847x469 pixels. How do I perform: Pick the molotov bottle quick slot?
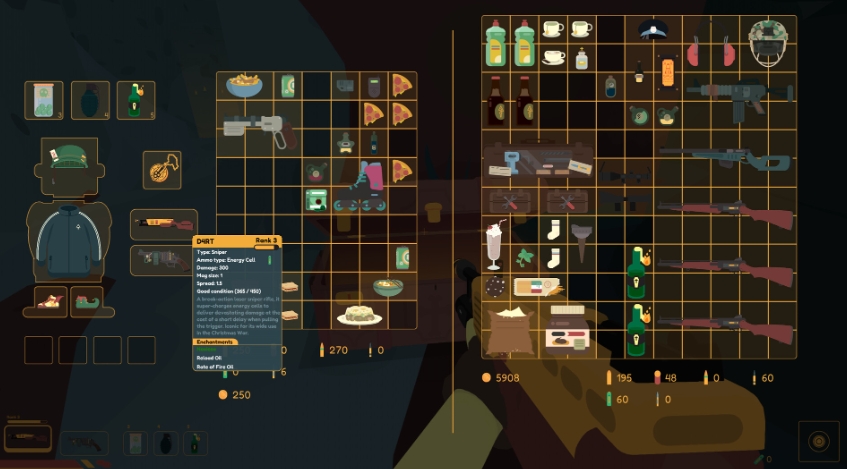135,100
